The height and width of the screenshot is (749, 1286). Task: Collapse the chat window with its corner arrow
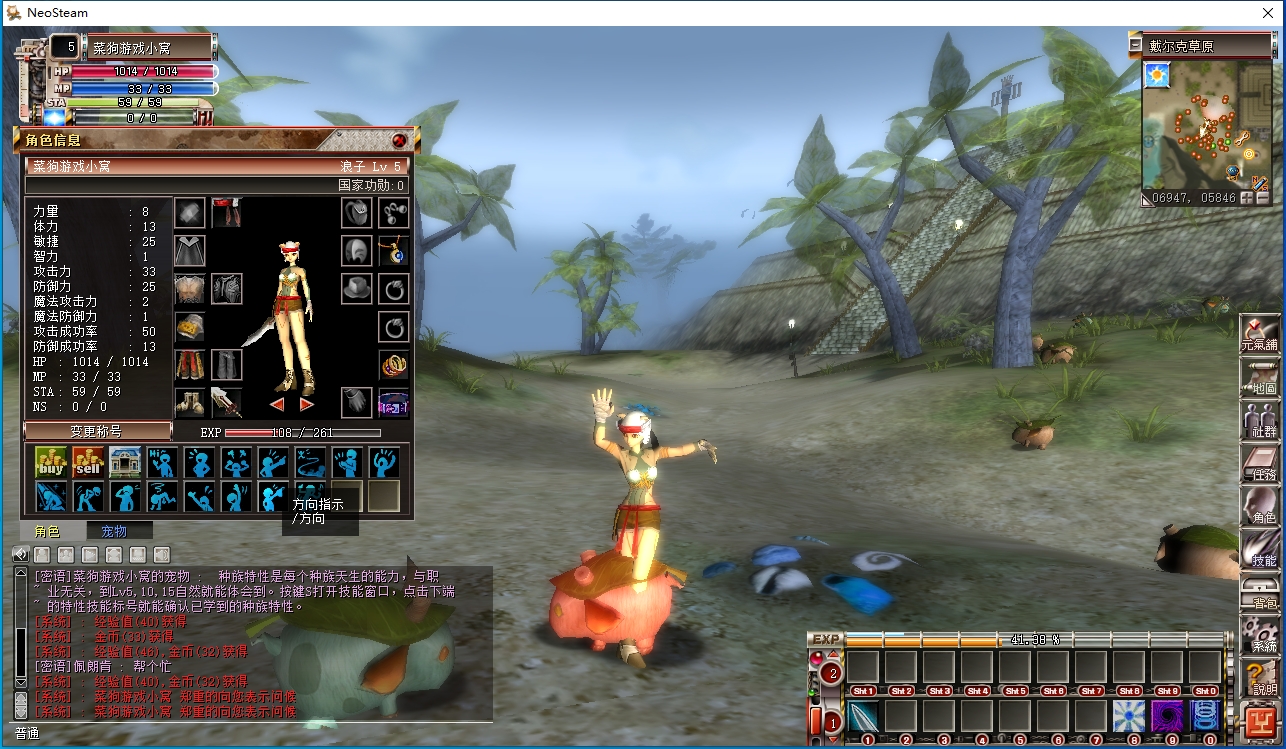click(x=20, y=553)
